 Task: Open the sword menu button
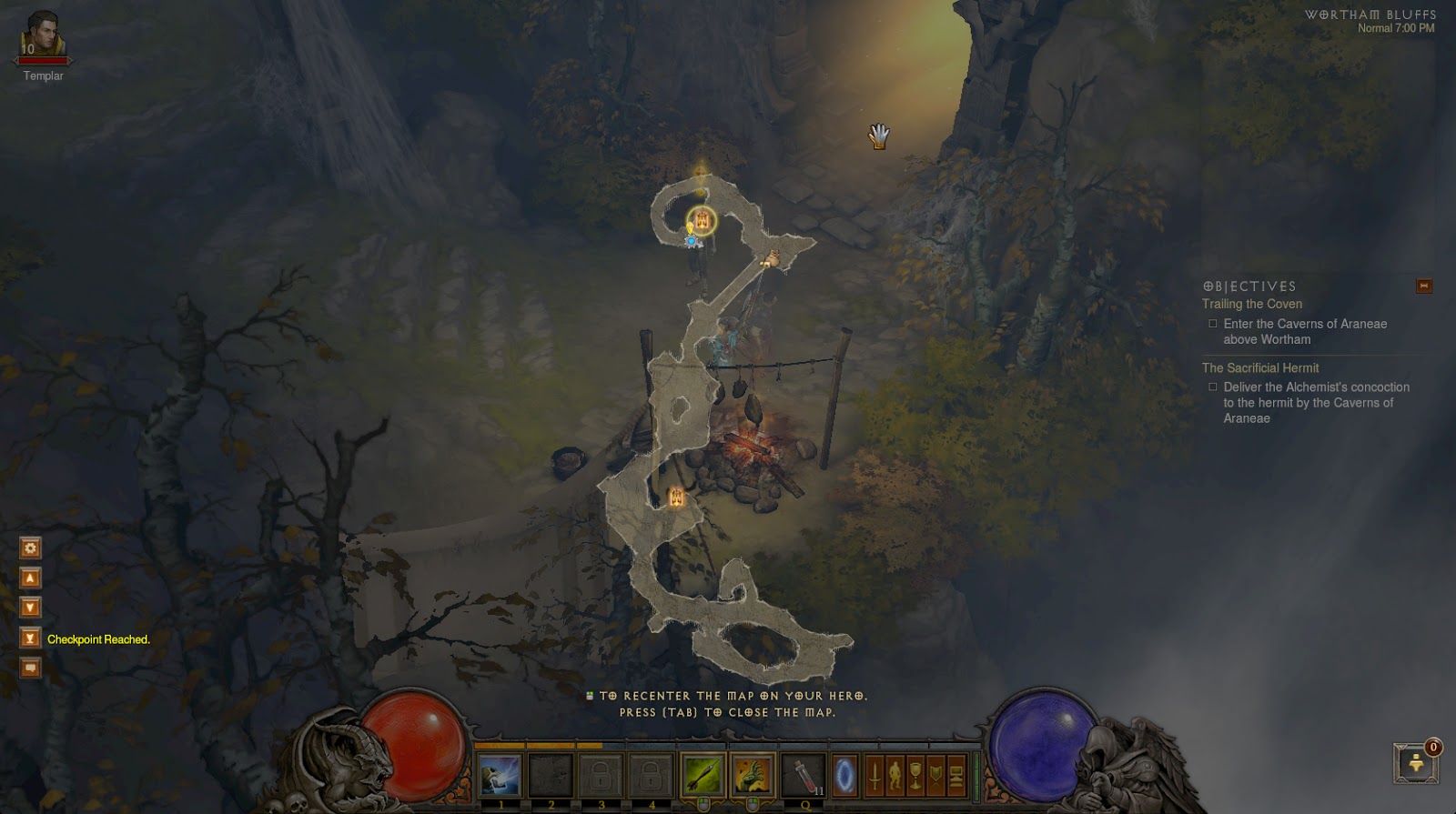(875, 776)
